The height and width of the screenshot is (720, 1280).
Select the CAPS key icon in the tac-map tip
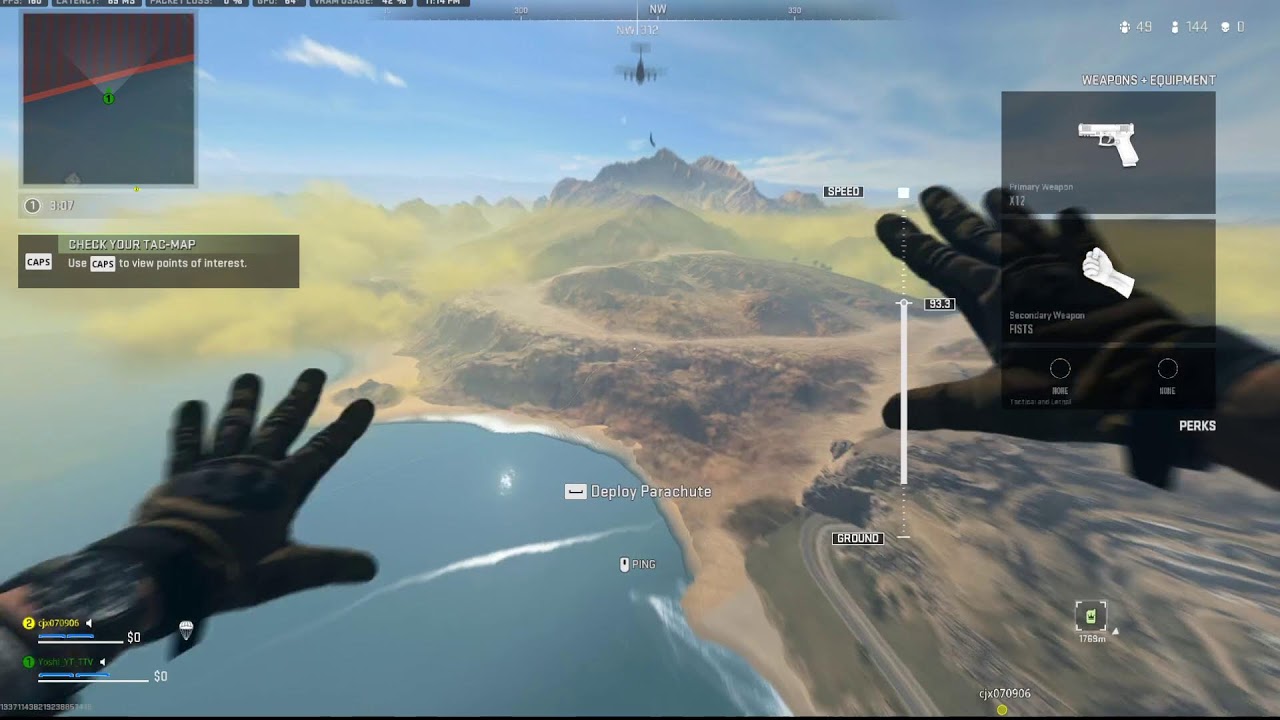click(x=37, y=263)
